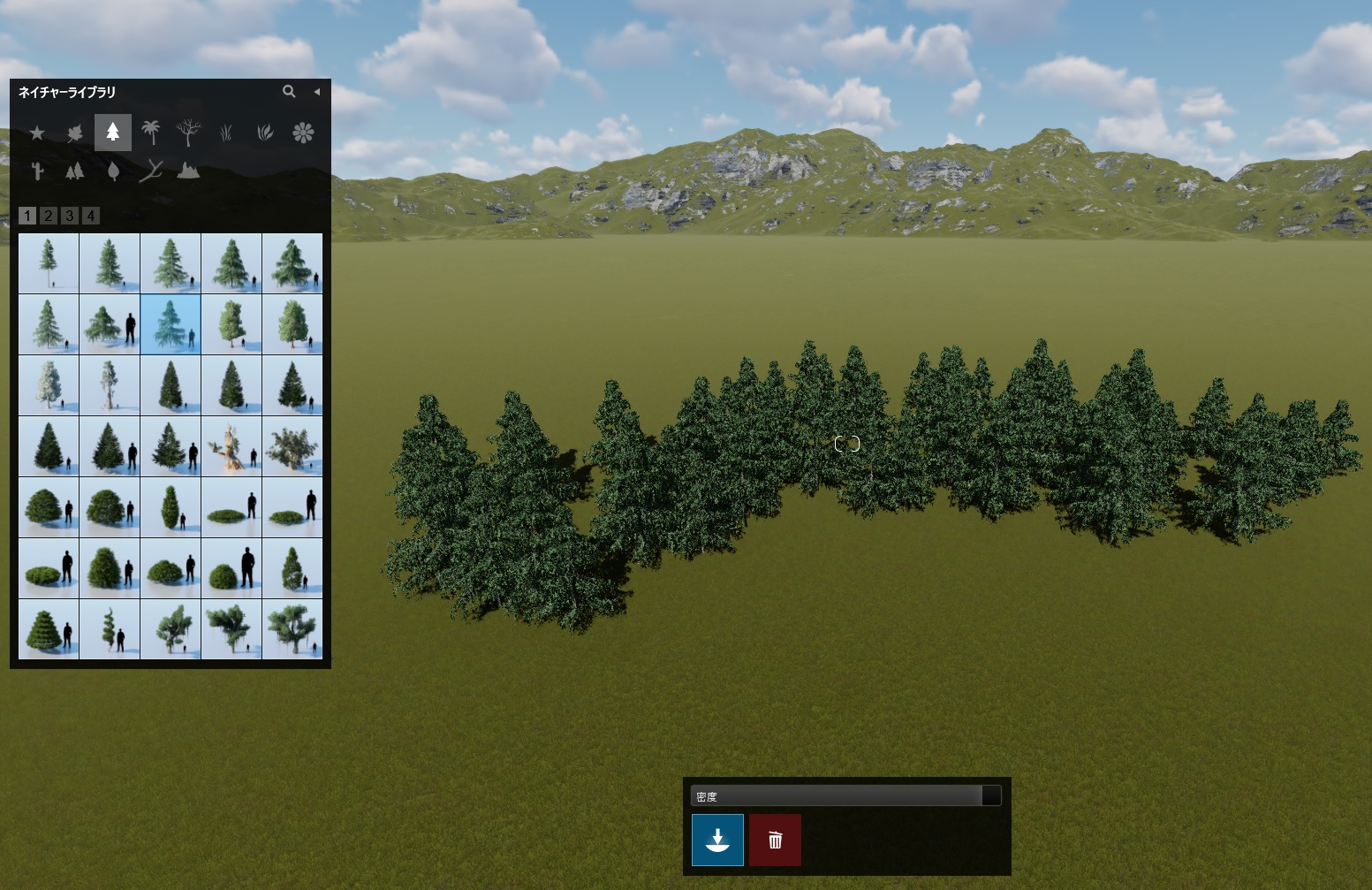The image size is (1372, 890).
Task: Select the branch twig category
Action: pos(151,171)
